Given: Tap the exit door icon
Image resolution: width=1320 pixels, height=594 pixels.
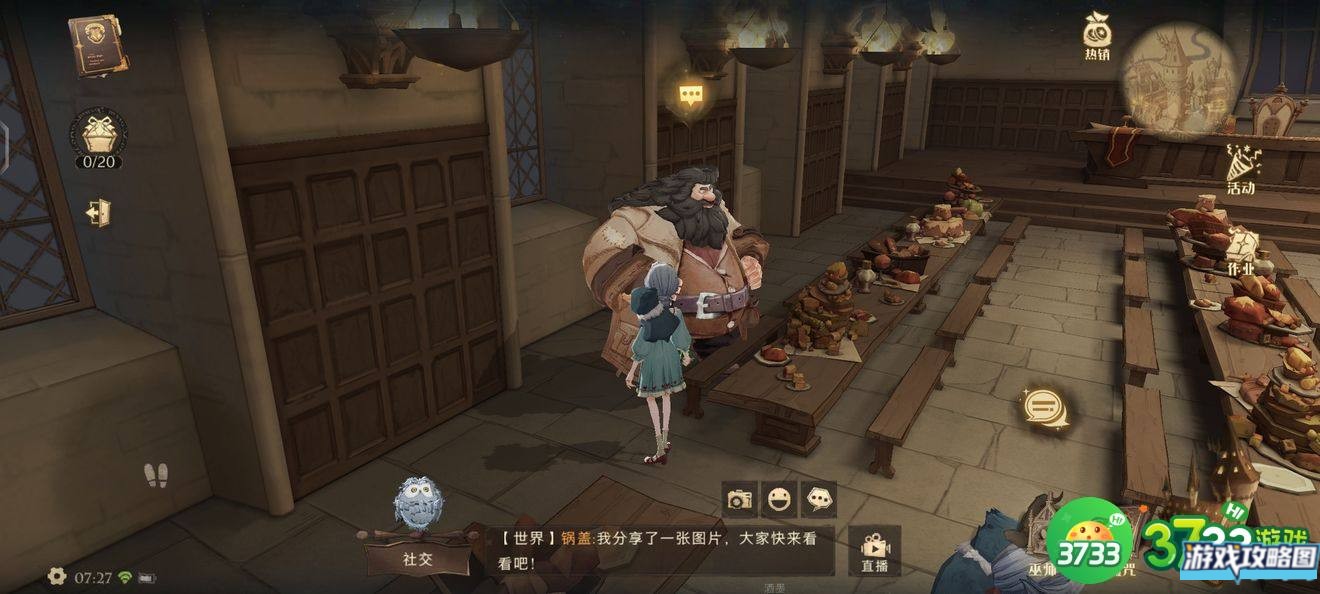Looking at the screenshot, I should [x=97, y=213].
